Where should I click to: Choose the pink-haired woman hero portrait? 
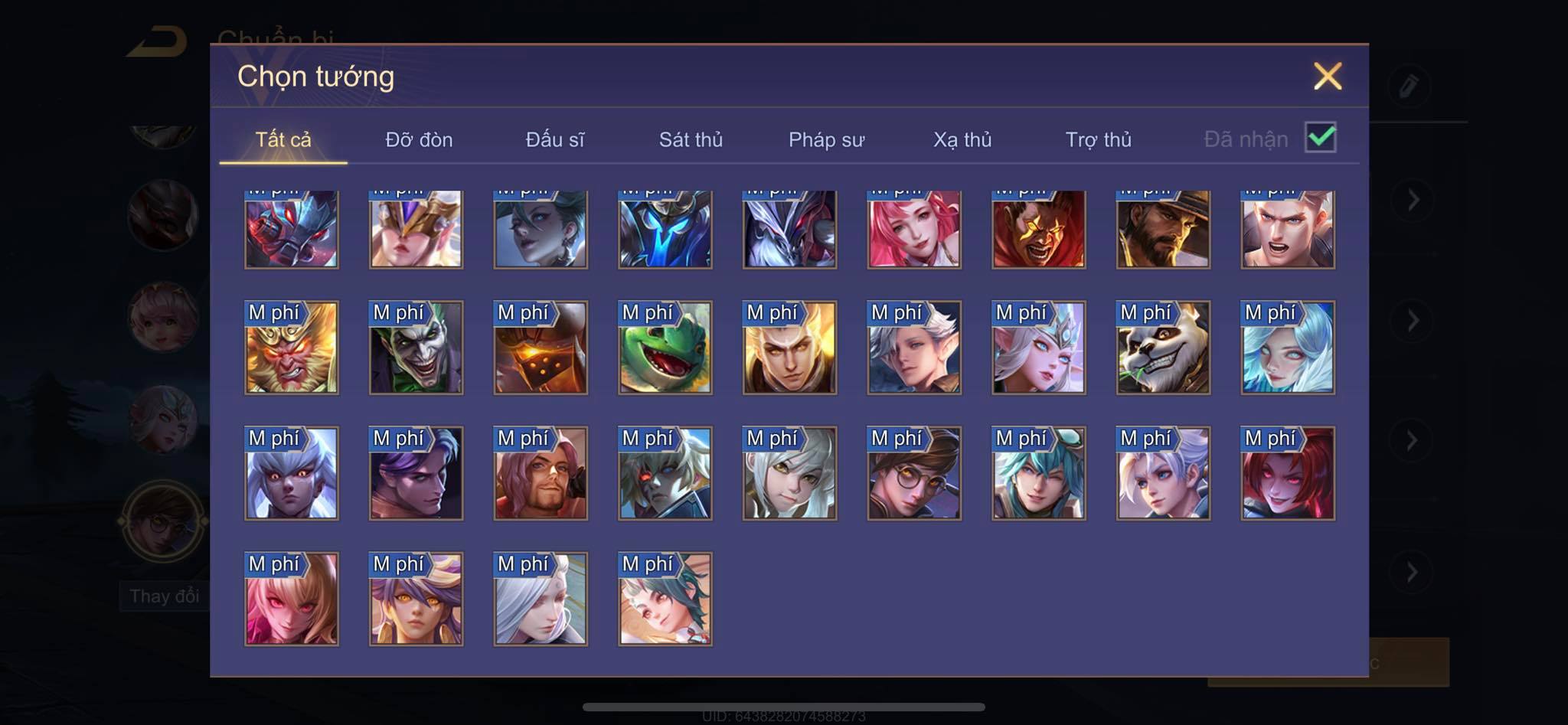[x=914, y=230]
